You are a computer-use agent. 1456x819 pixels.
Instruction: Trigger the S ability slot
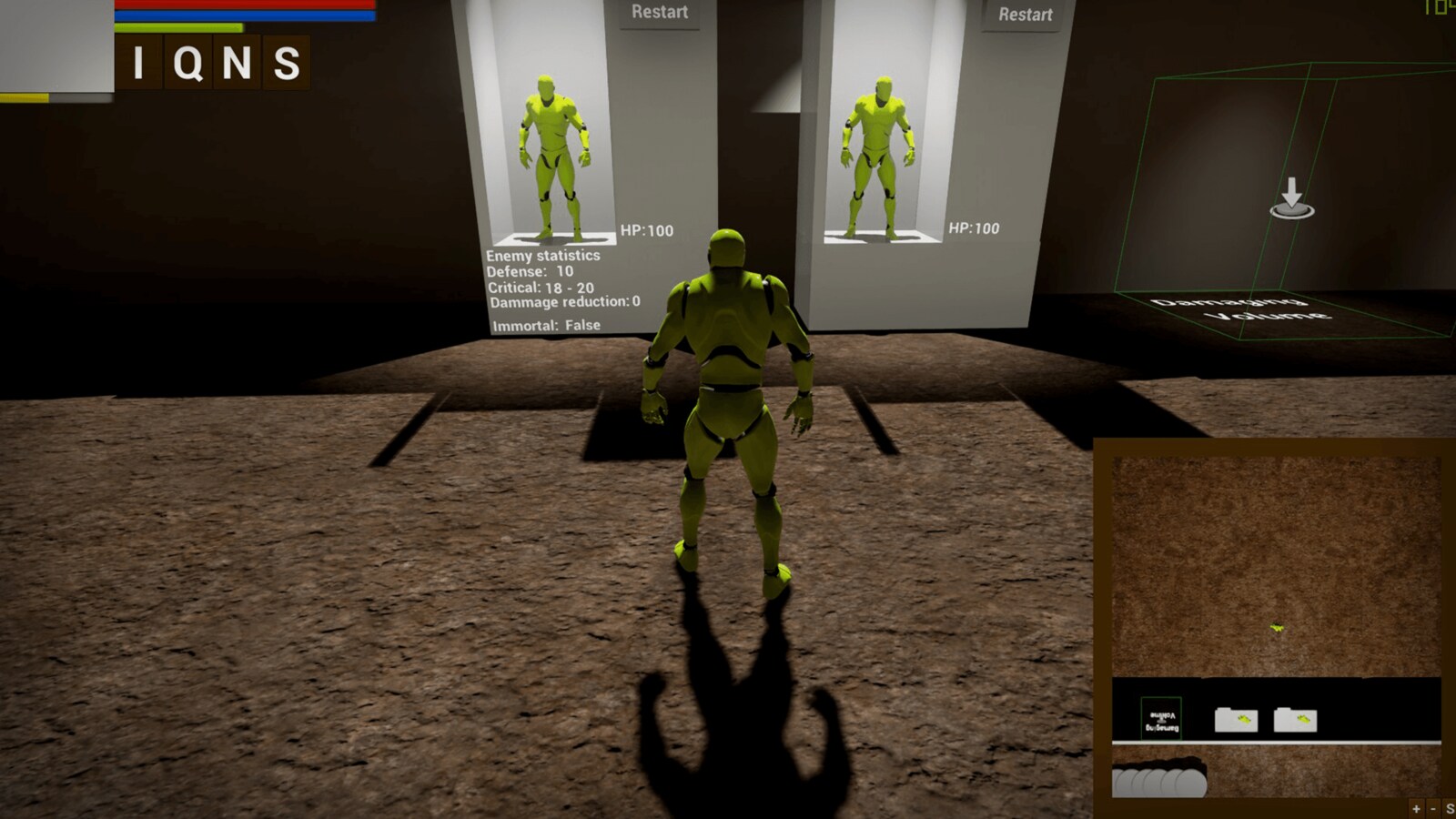[288, 62]
